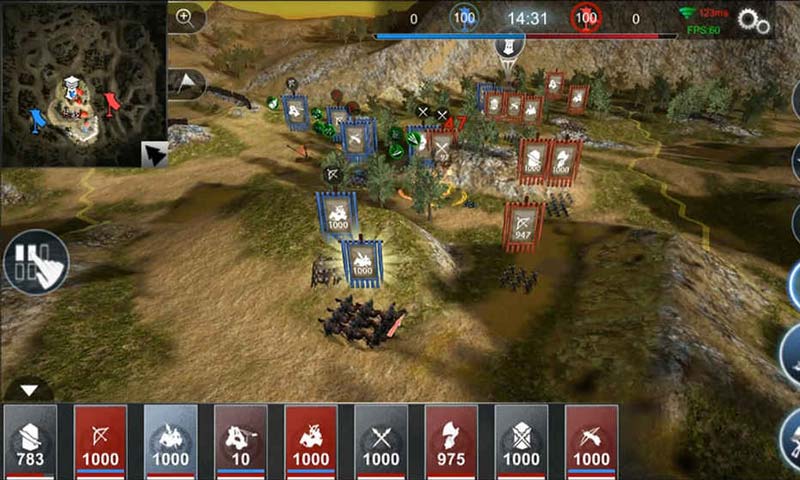Click the zoom magnifier button
The height and width of the screenshot is (480, 800).
pos(185,16)
